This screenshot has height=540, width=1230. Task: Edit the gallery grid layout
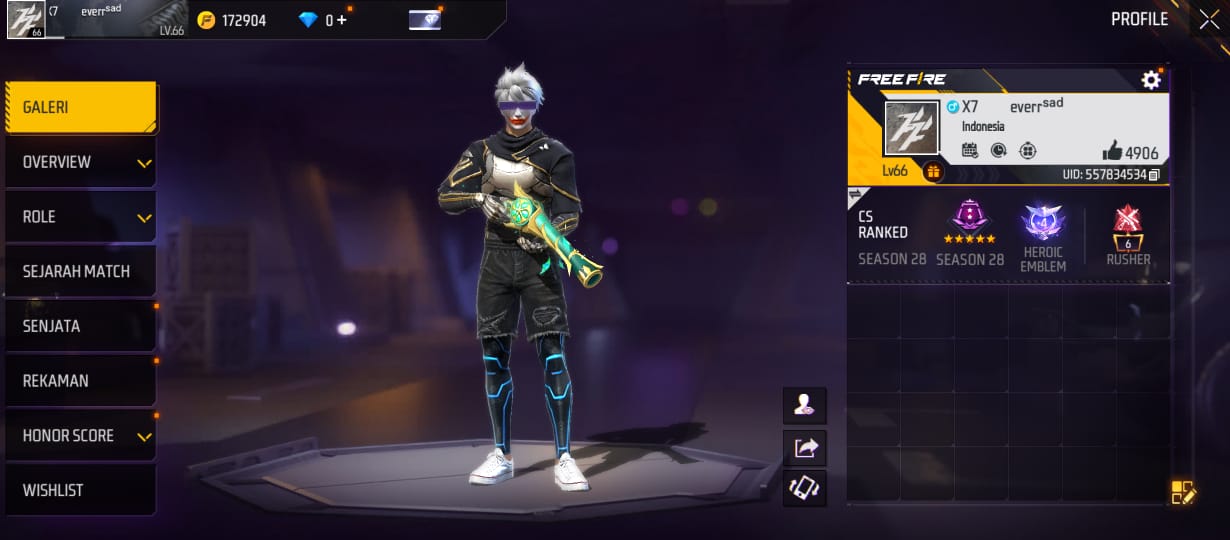click(x=1183, y=492)
